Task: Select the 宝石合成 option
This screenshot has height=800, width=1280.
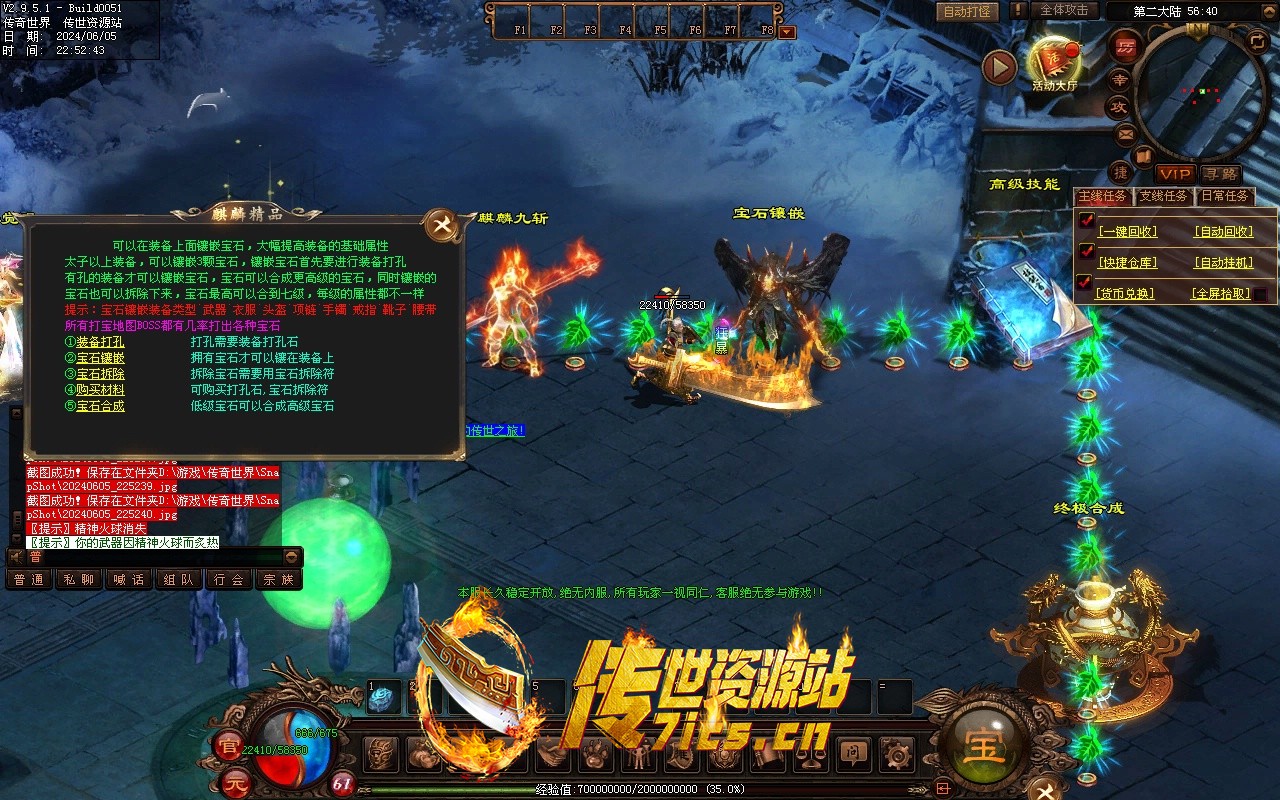Action: 100,406
